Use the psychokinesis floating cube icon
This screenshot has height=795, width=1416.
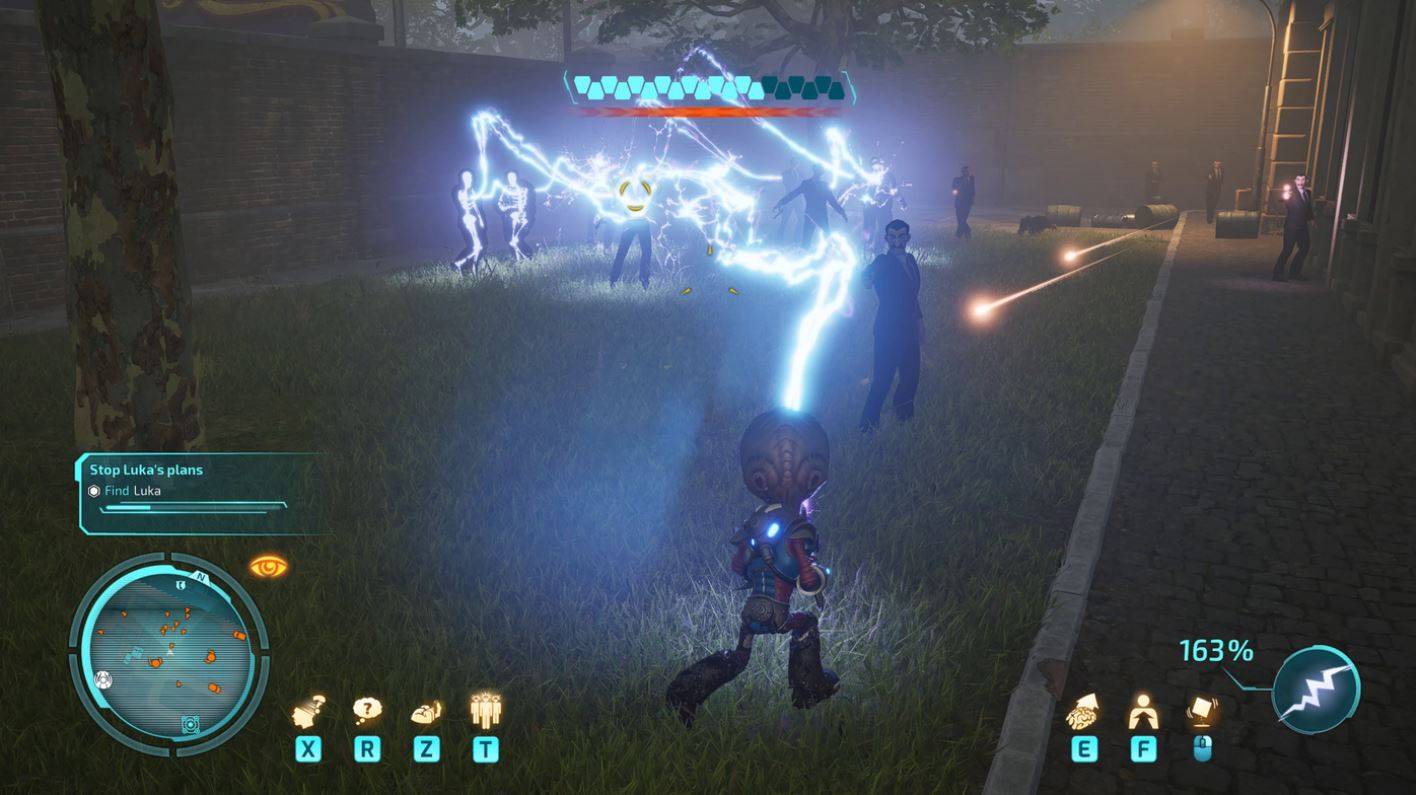[x=1202, y=709]
